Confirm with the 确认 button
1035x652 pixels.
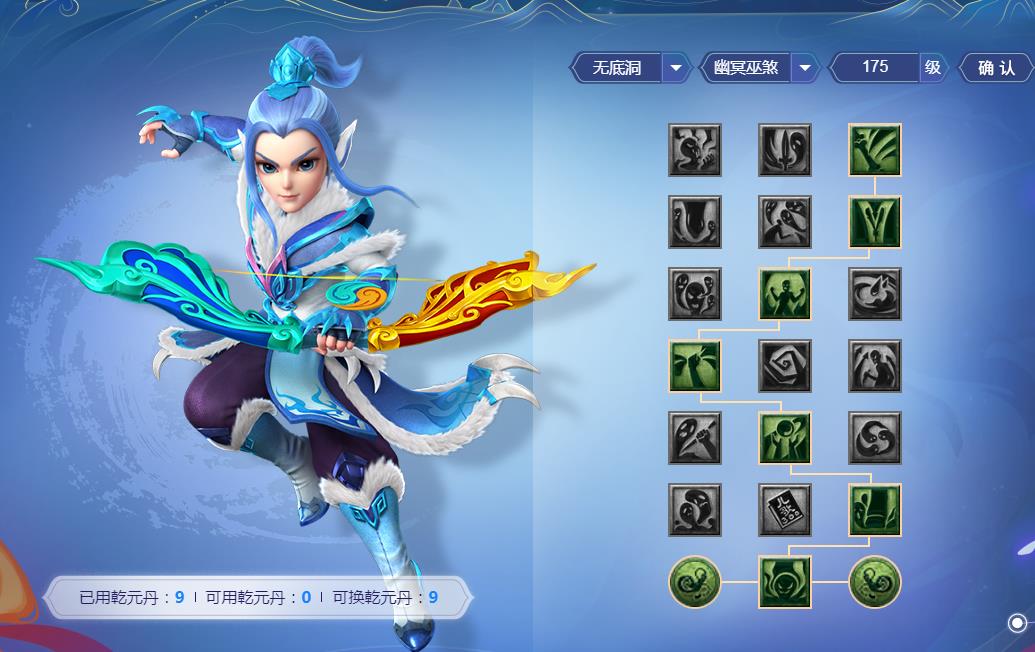pos(995,68)
